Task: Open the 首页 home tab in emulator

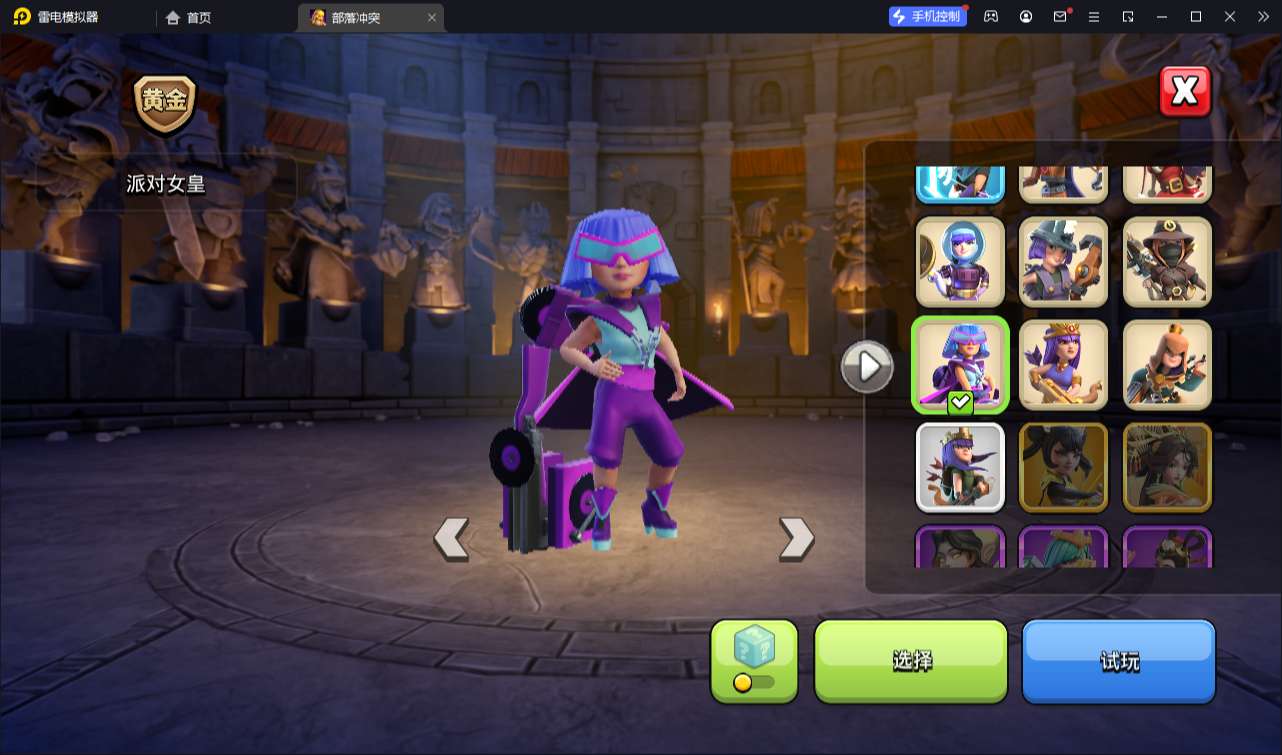Action: click(x=188, y=17)
